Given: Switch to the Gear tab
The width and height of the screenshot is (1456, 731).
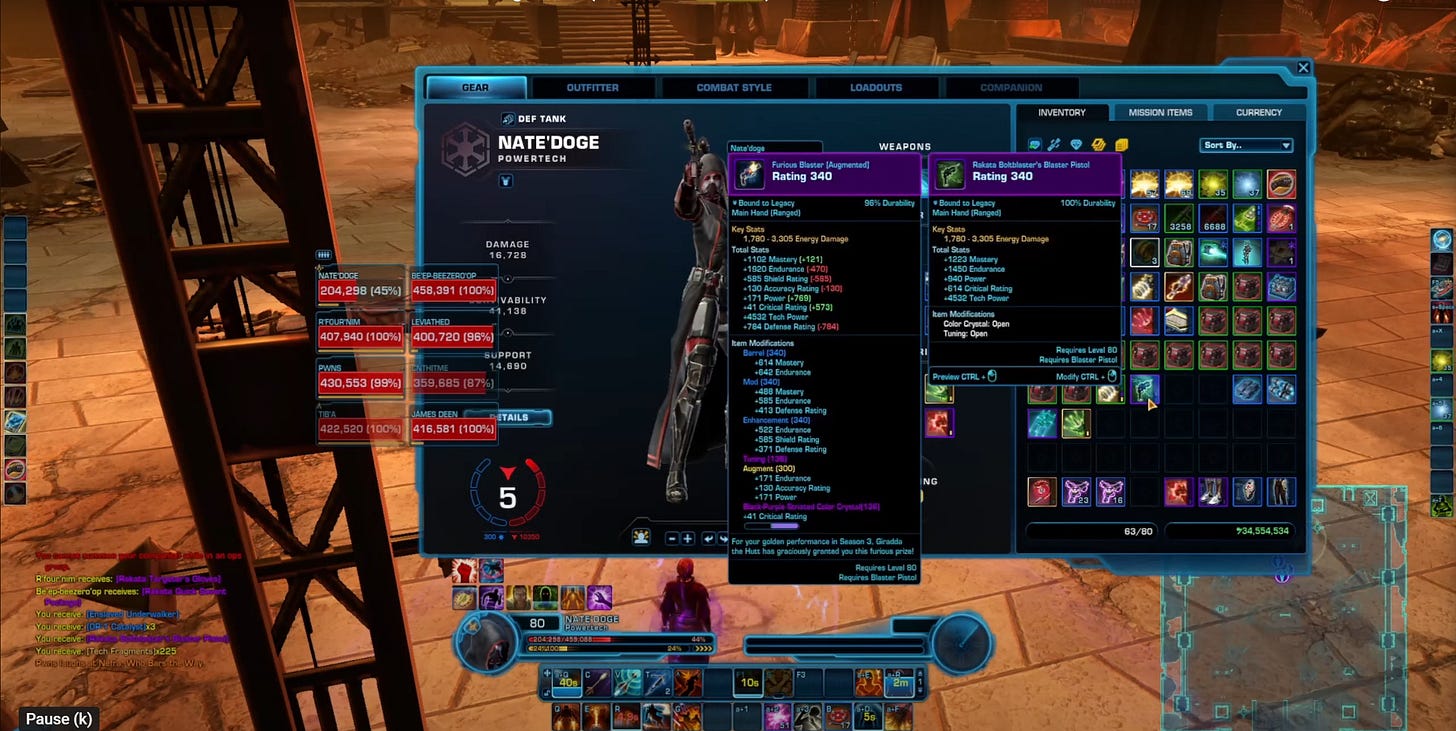Looking at the screenshot, I should point(475,88).
